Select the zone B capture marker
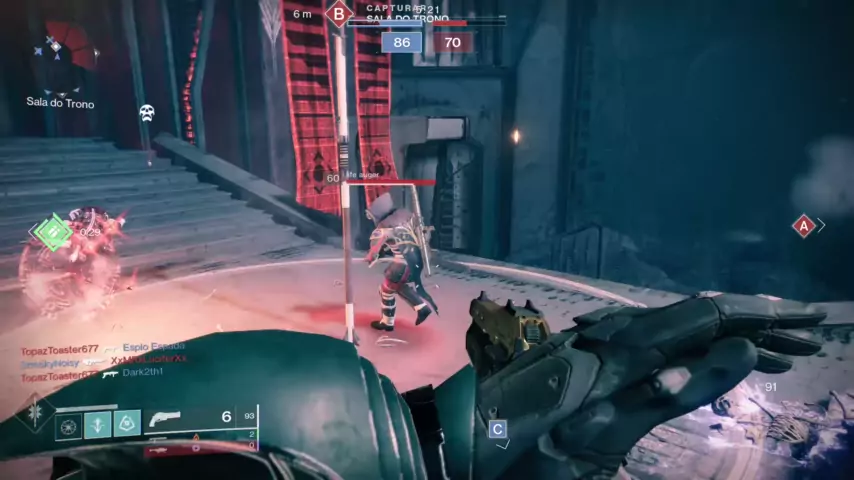This screenshot has width=854, height=480. 339,14
